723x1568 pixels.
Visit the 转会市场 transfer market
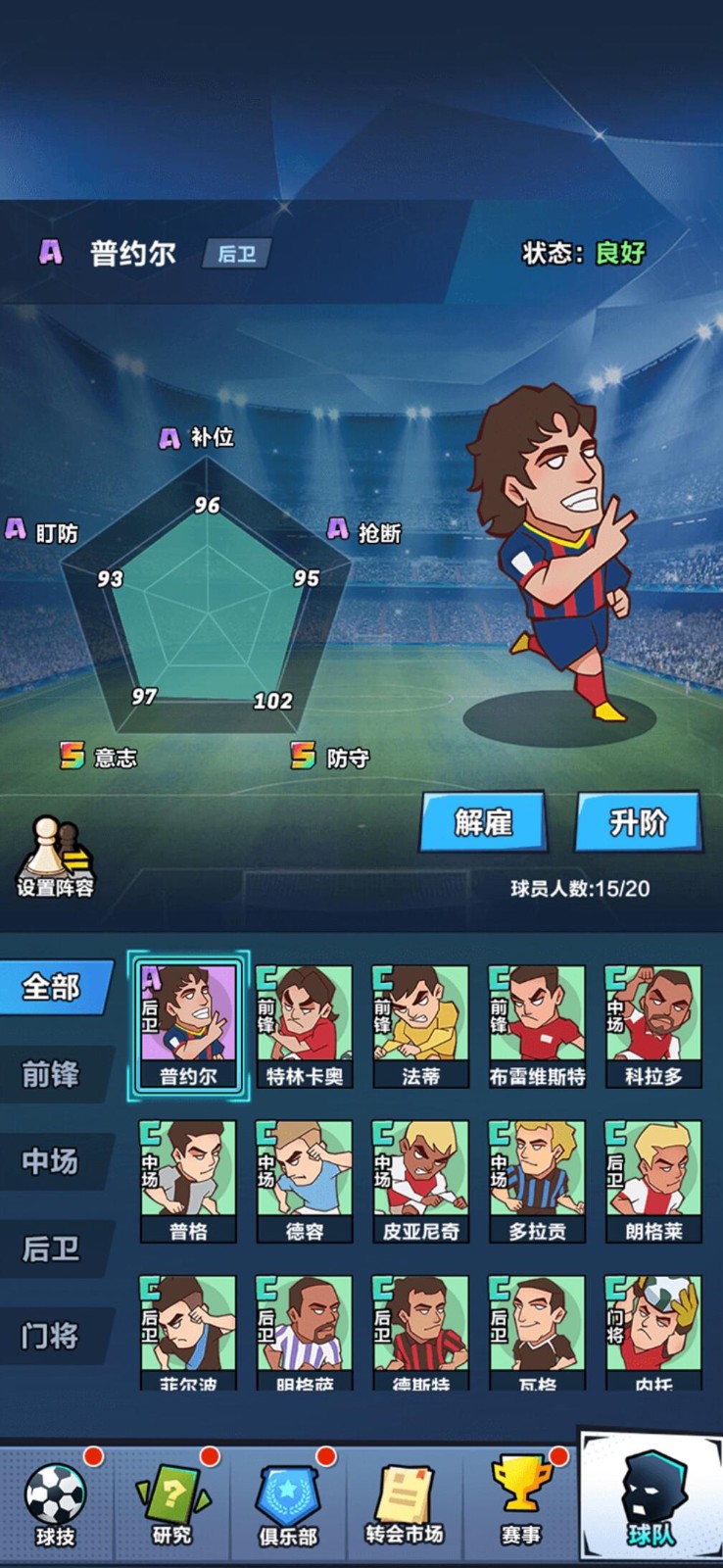coord(405,1504)
